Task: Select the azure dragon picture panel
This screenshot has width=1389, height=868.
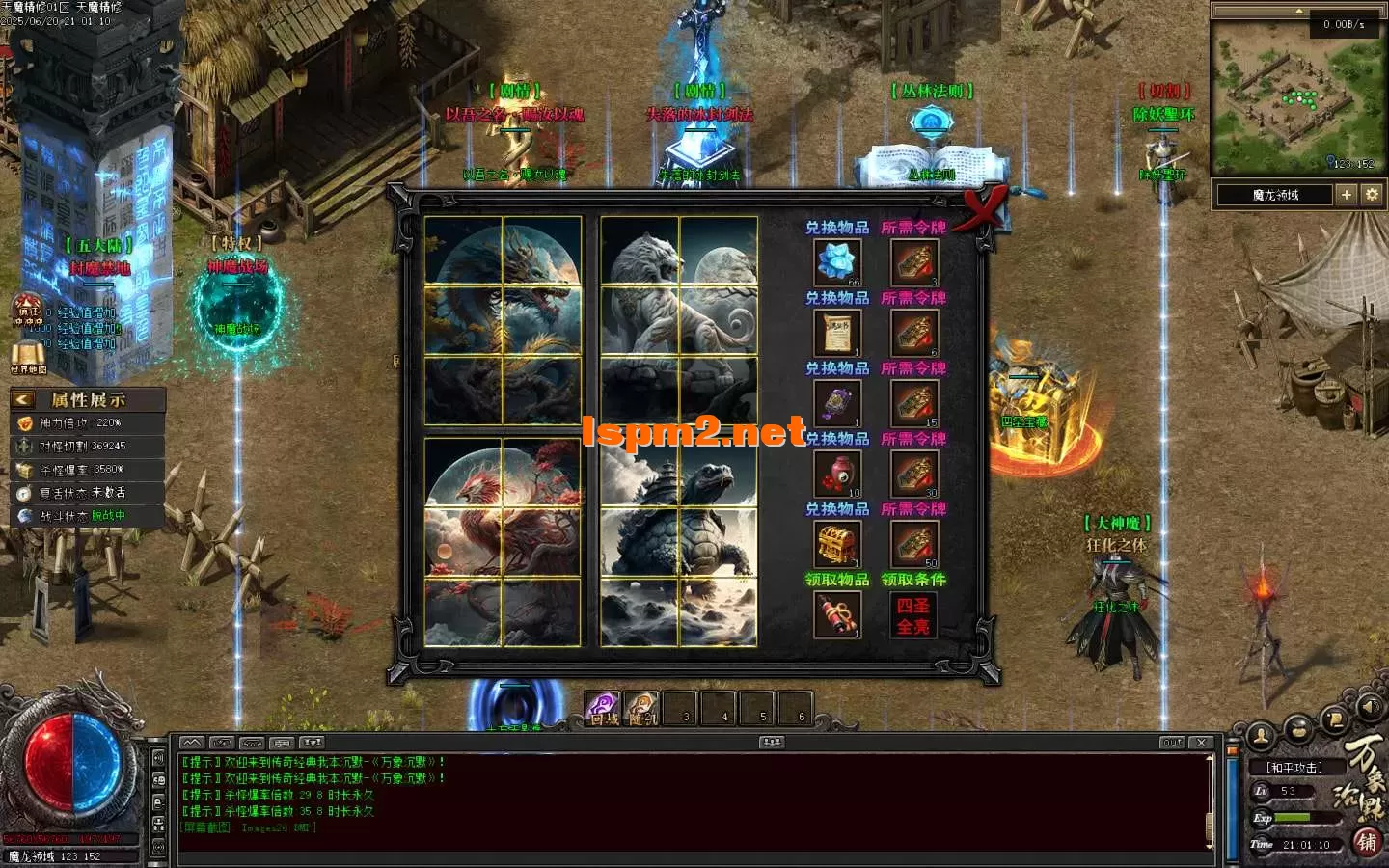Action: pyautogui.click(x=503, y=320)
